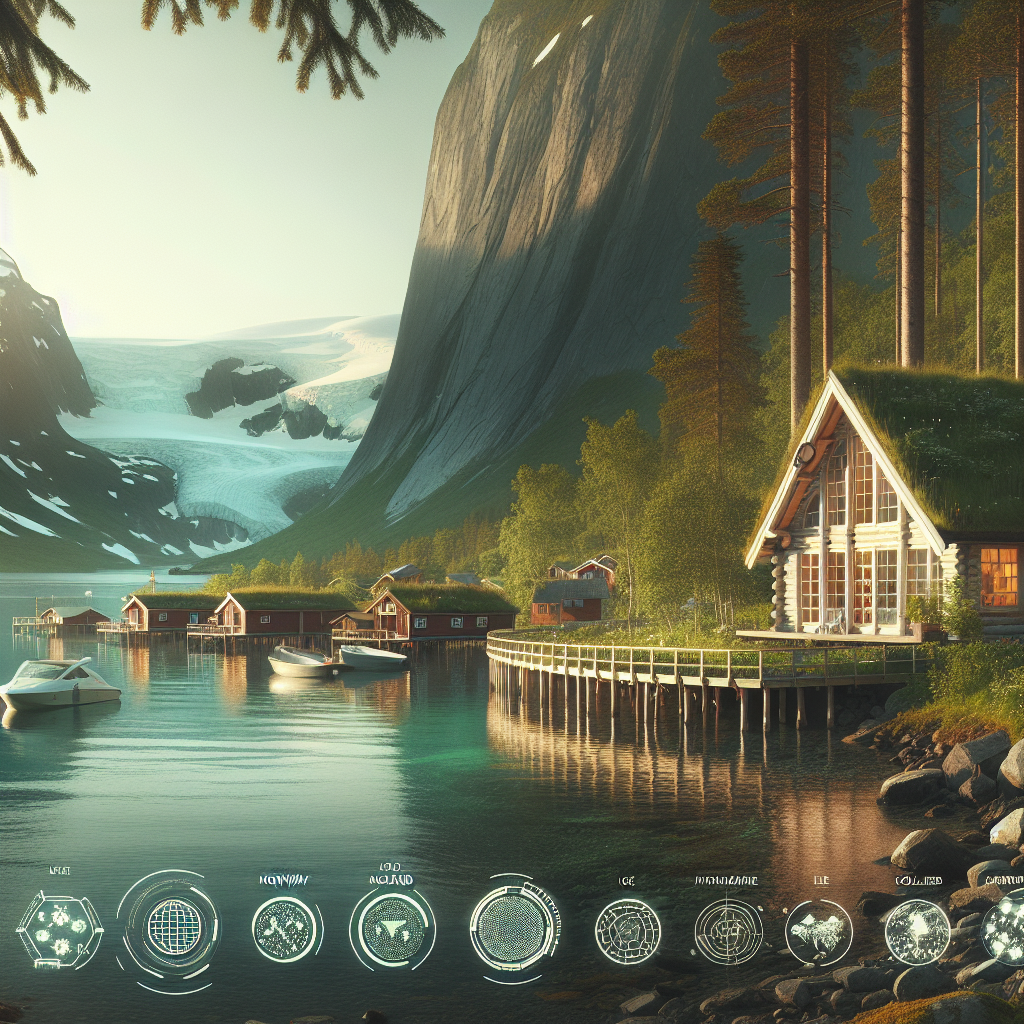The image size is (1024, 1024).
Task: Choose the downward triangle funnel icon
Action: coord(391,929)
